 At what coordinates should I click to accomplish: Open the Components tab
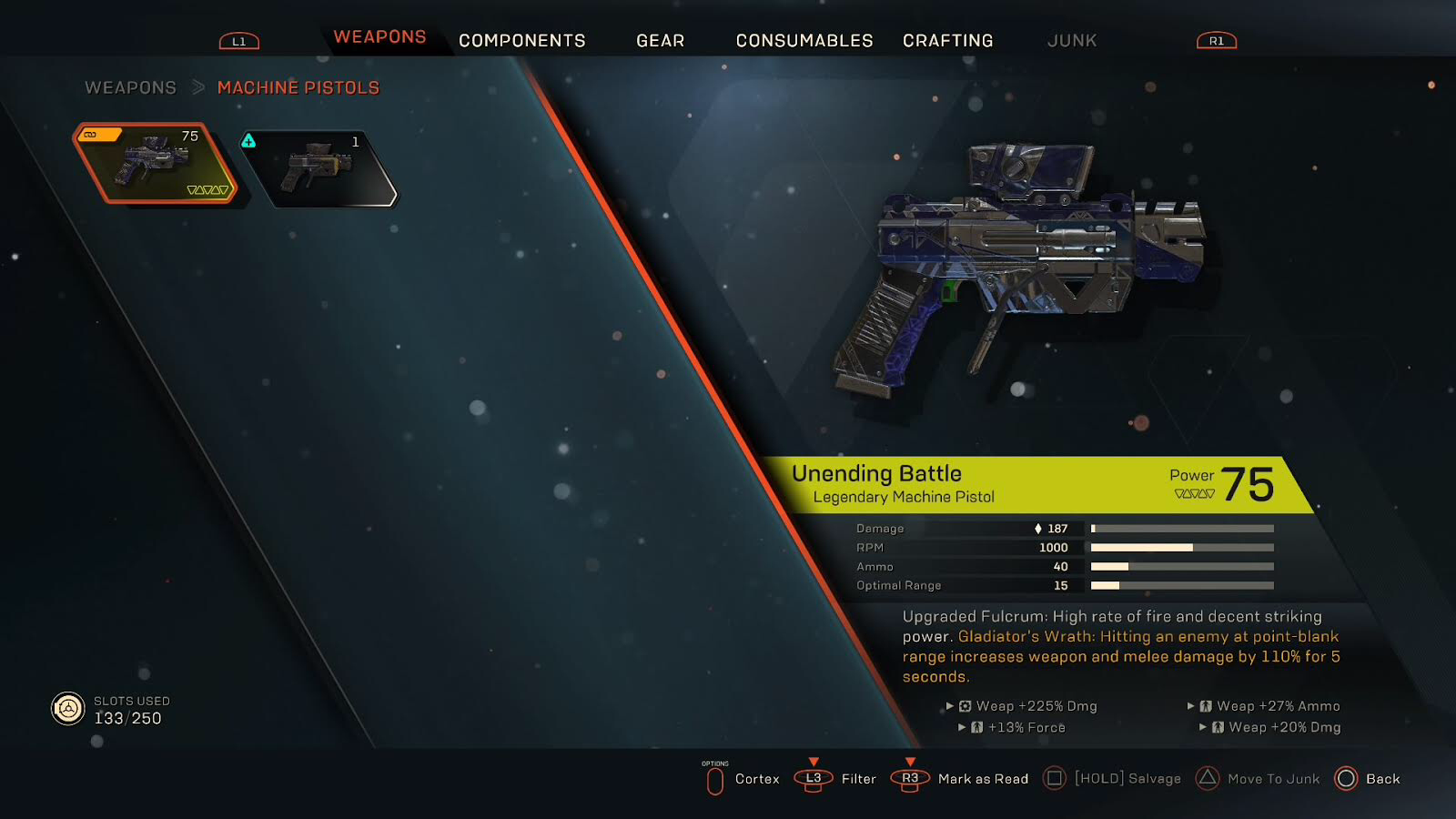pyautogui.click(x=521, y=41)
